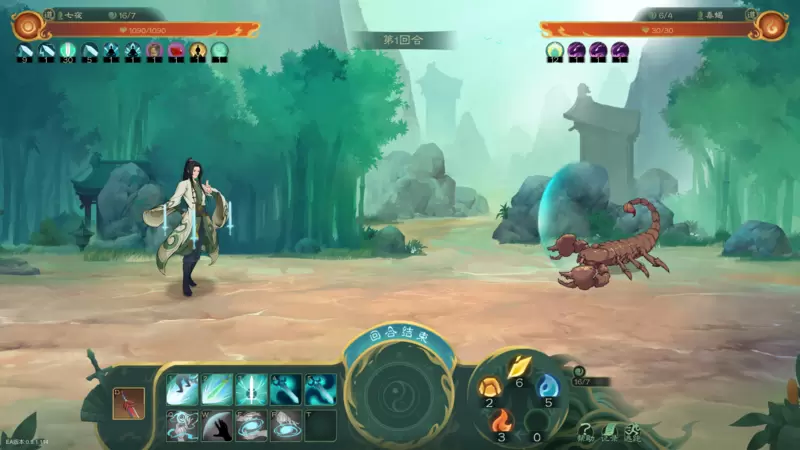Inspect the pink face buff icon
800x450 pixels.
(x=154, y=50)
